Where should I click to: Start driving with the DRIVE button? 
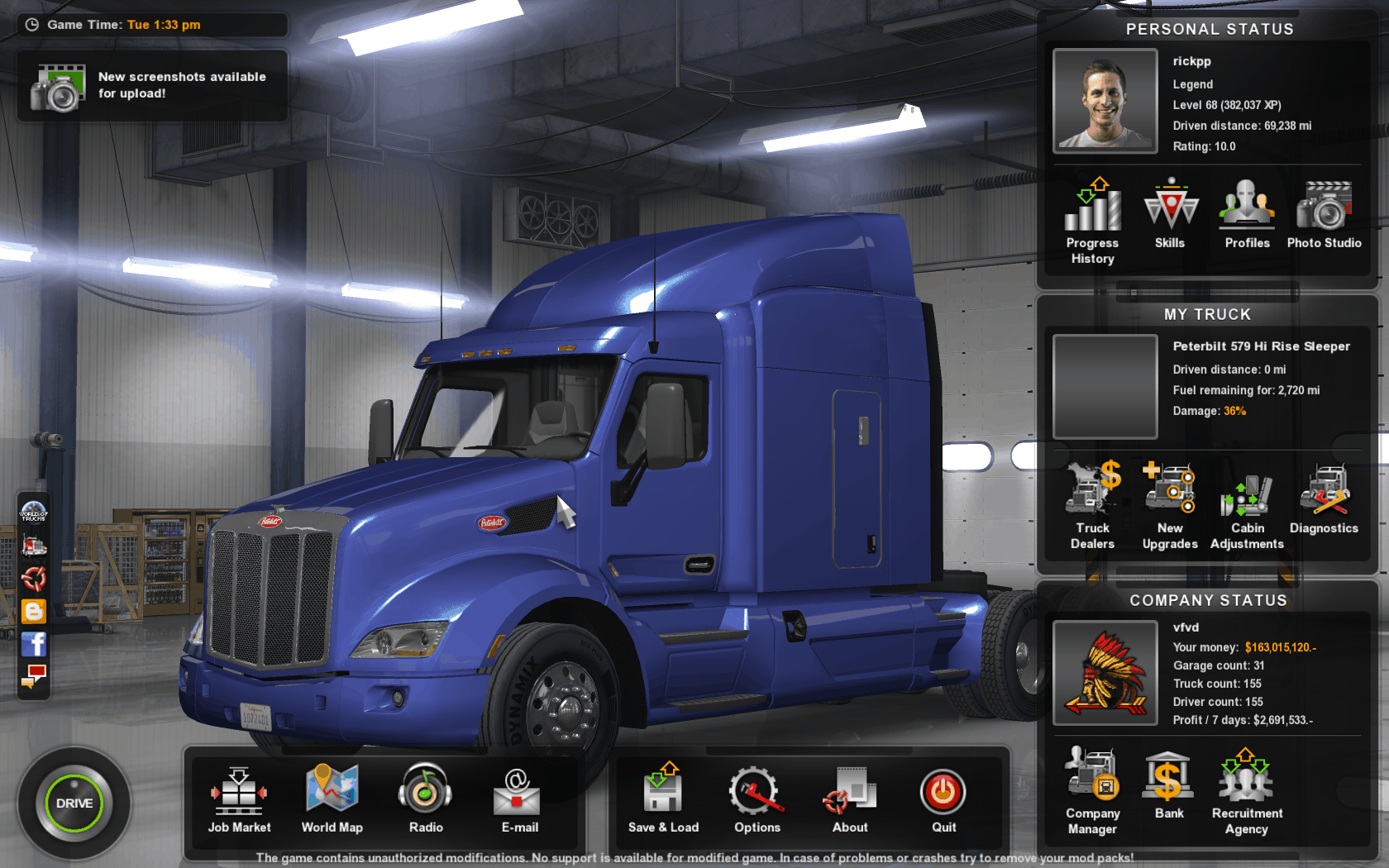pyautogui.click(x=74, y=803)
